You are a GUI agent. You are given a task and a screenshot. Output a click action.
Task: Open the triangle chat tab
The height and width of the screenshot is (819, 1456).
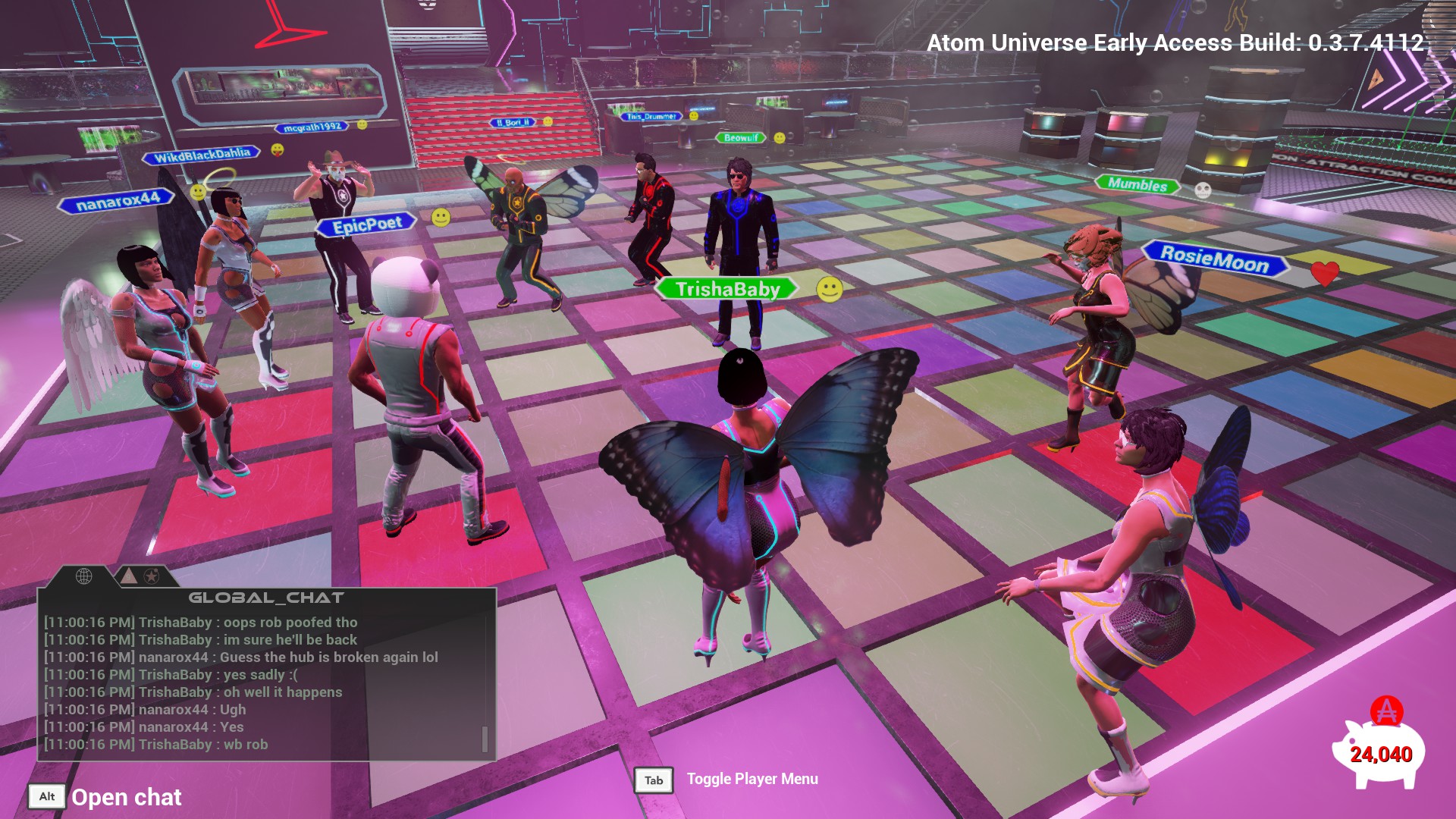[x=129, y=576]
